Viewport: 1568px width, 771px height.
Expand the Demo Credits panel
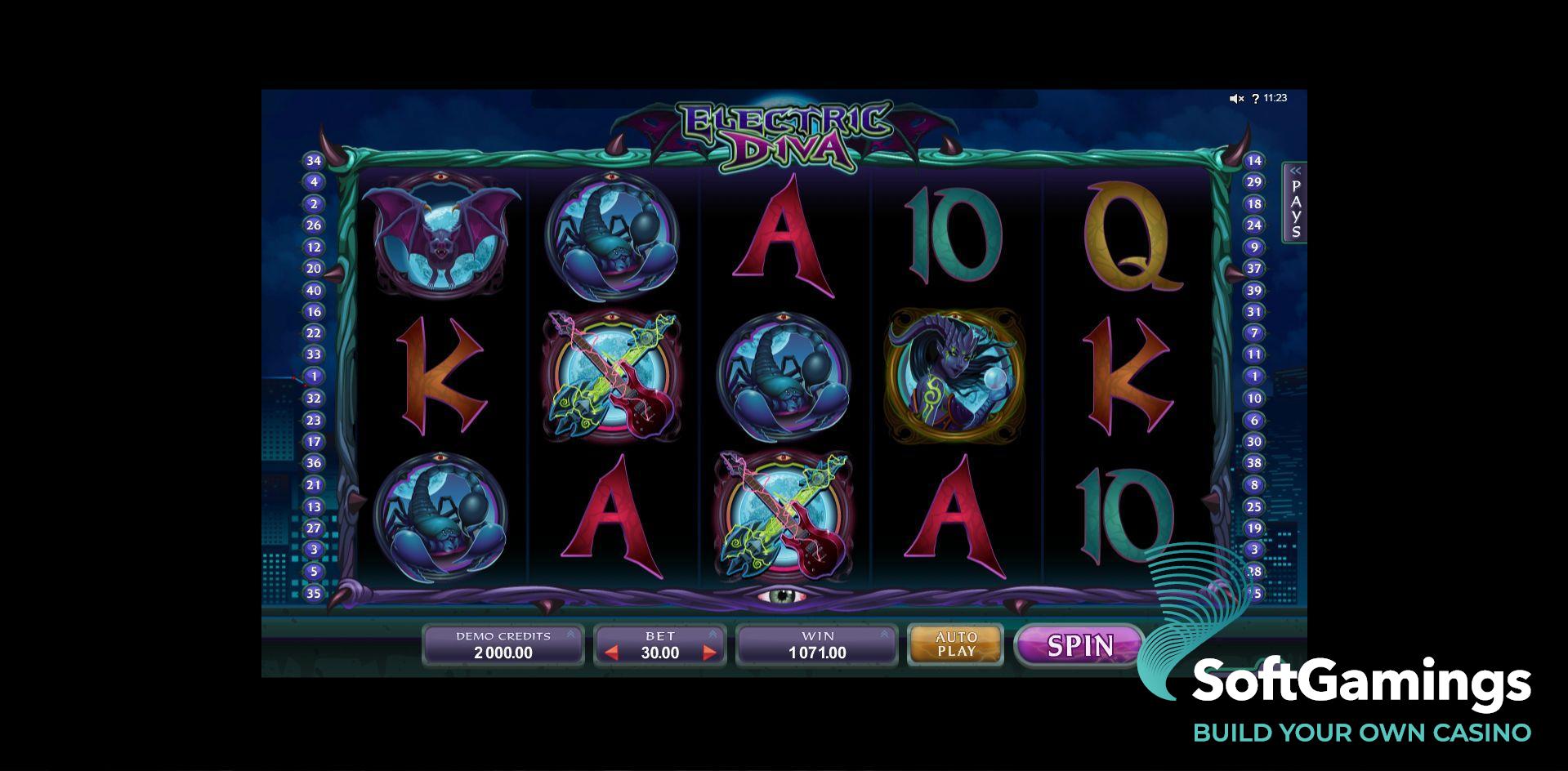(570, 634)
